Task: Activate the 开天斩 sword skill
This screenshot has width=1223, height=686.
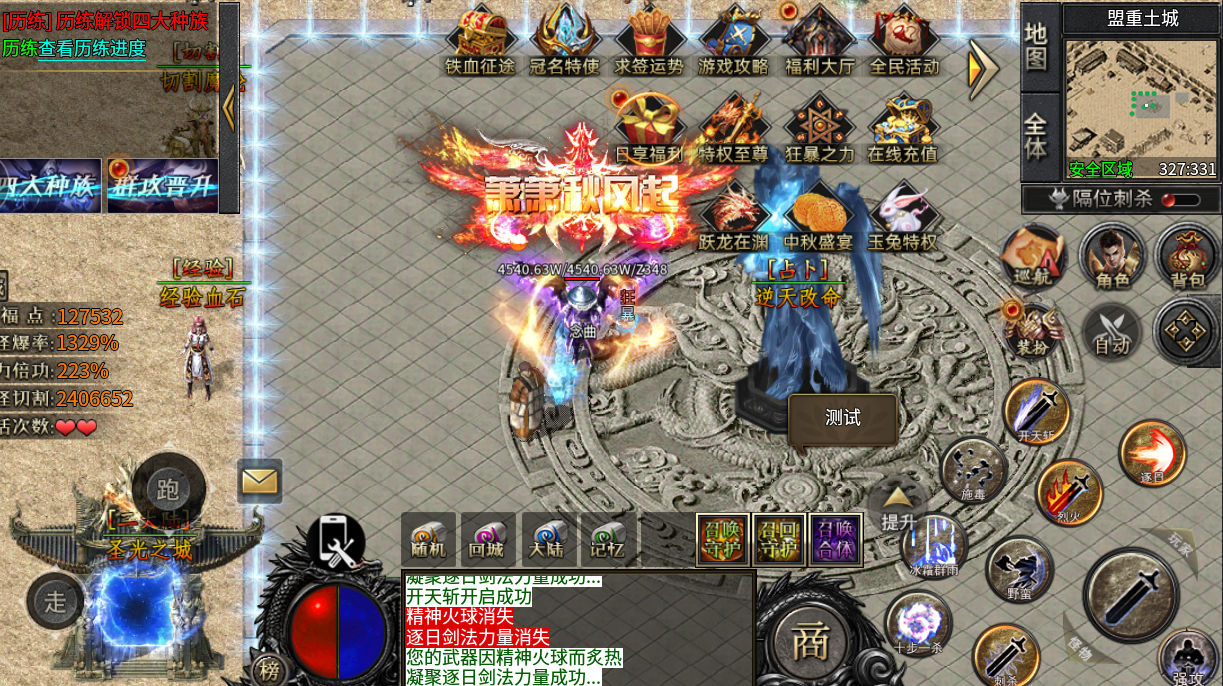Action: click(1036, 410)
